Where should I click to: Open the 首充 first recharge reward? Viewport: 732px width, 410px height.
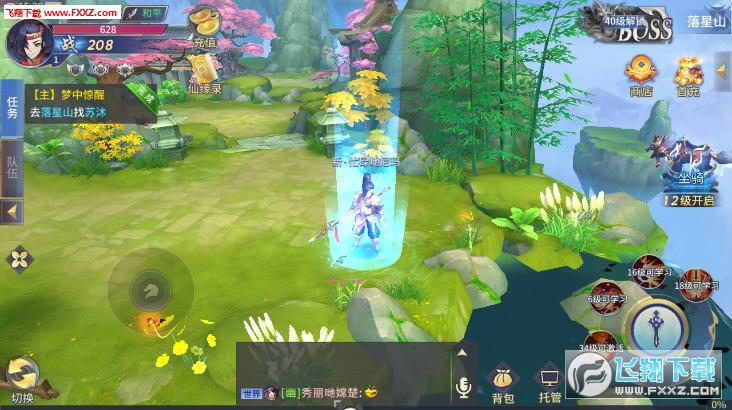(x=687, y=75)
